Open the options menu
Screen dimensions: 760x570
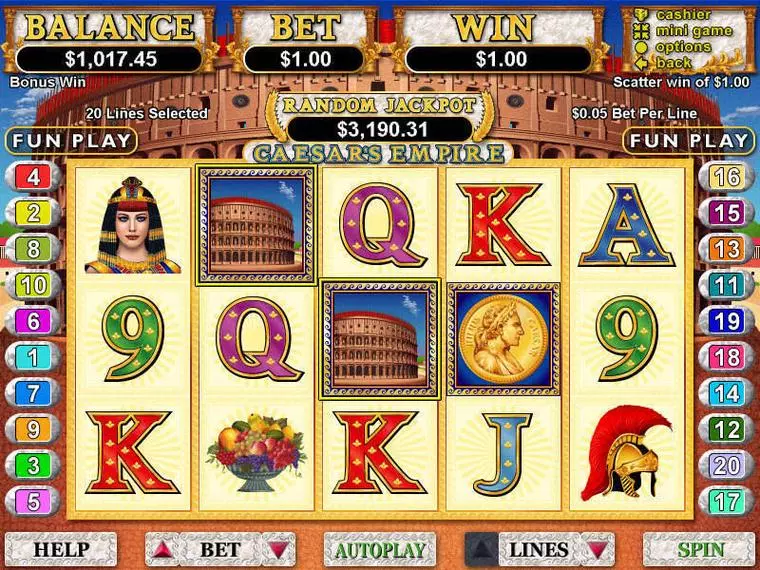tap(683, 47)
